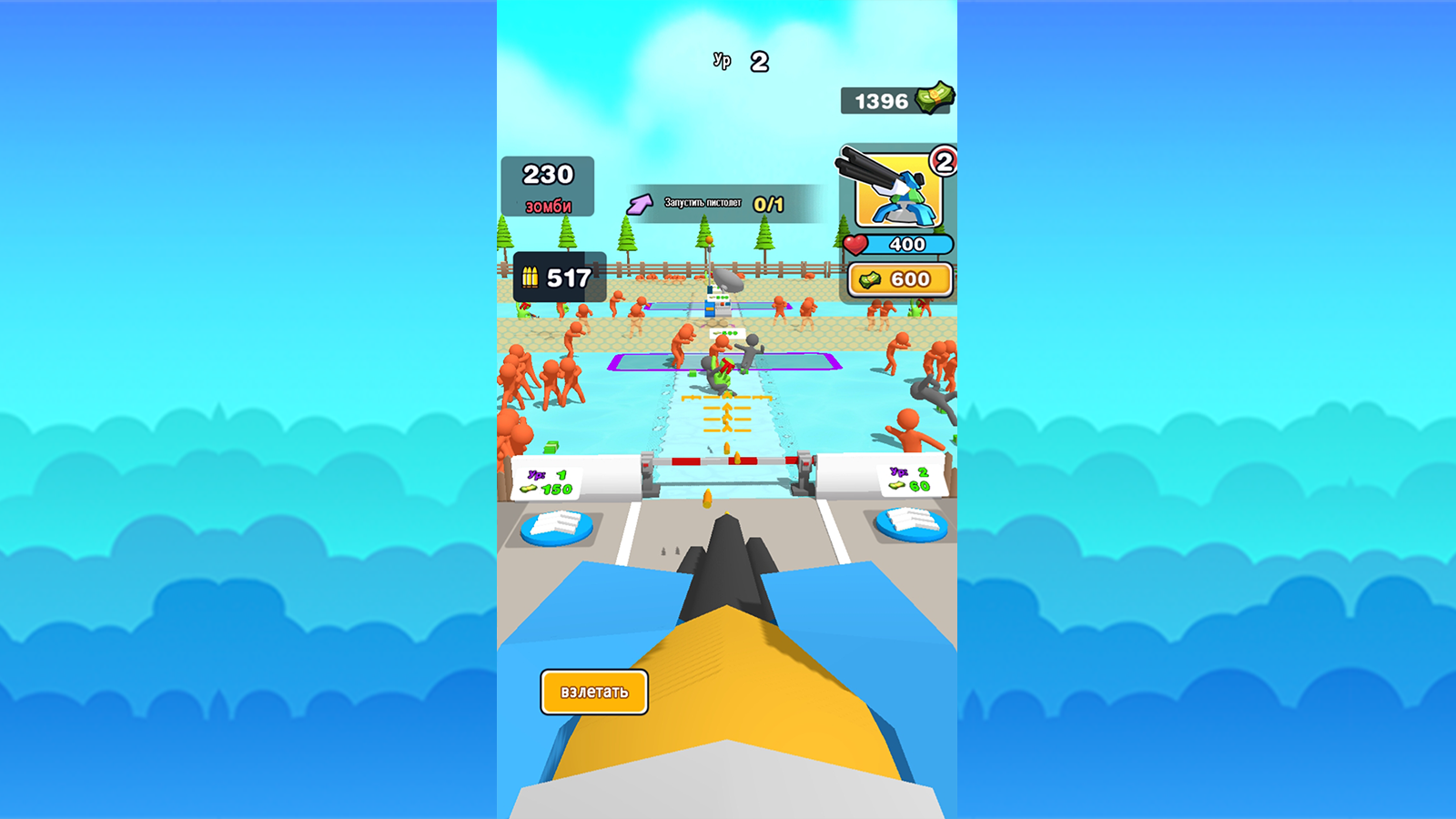Click the red circled 2 badge on the turret card
The image size is (1456, 819).
pos(944,161)
